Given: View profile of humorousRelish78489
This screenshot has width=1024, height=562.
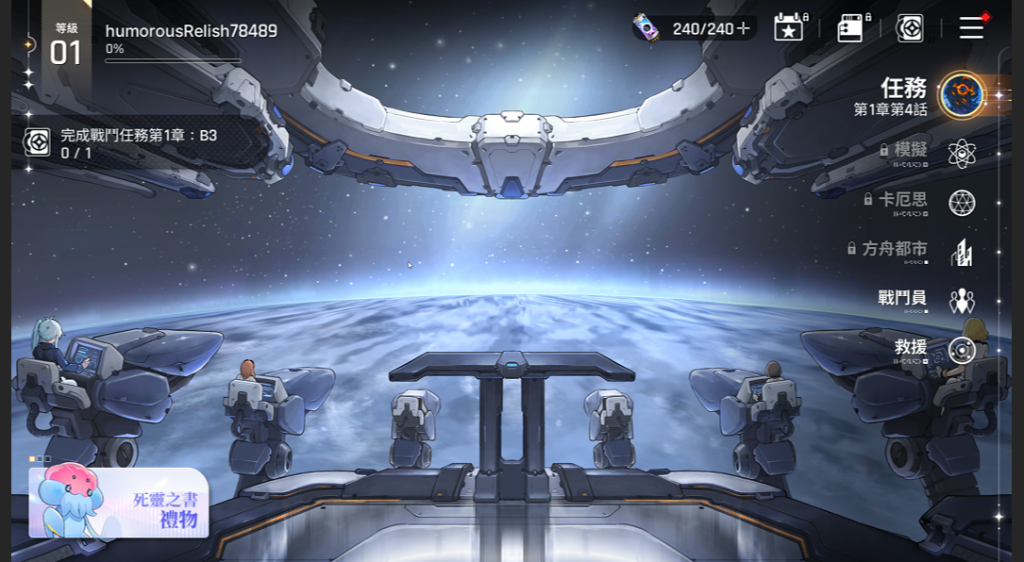Looking at the screenshot, I should pos(190,31).
